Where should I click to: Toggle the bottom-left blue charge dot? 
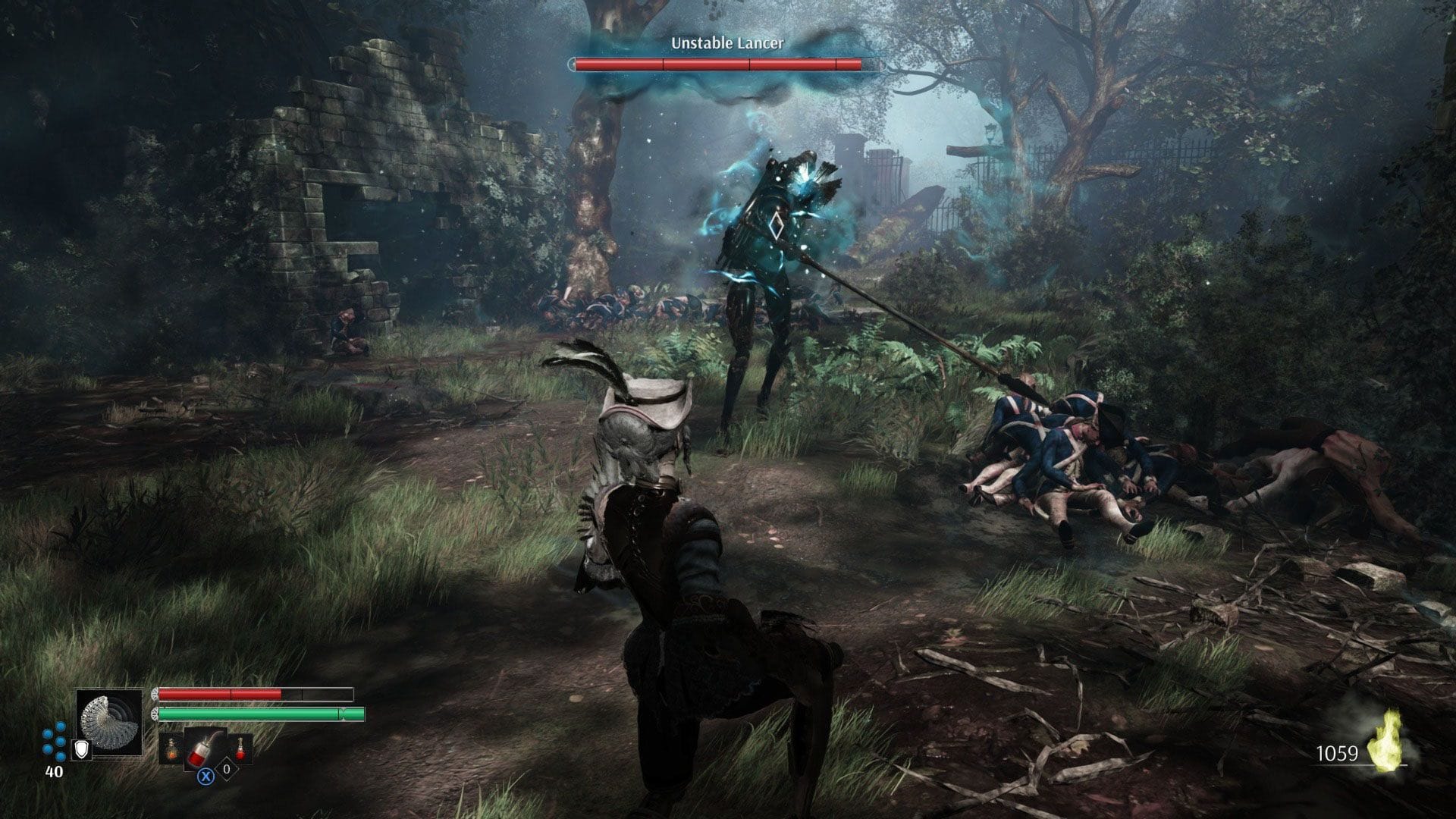click(x=47, y=748)
